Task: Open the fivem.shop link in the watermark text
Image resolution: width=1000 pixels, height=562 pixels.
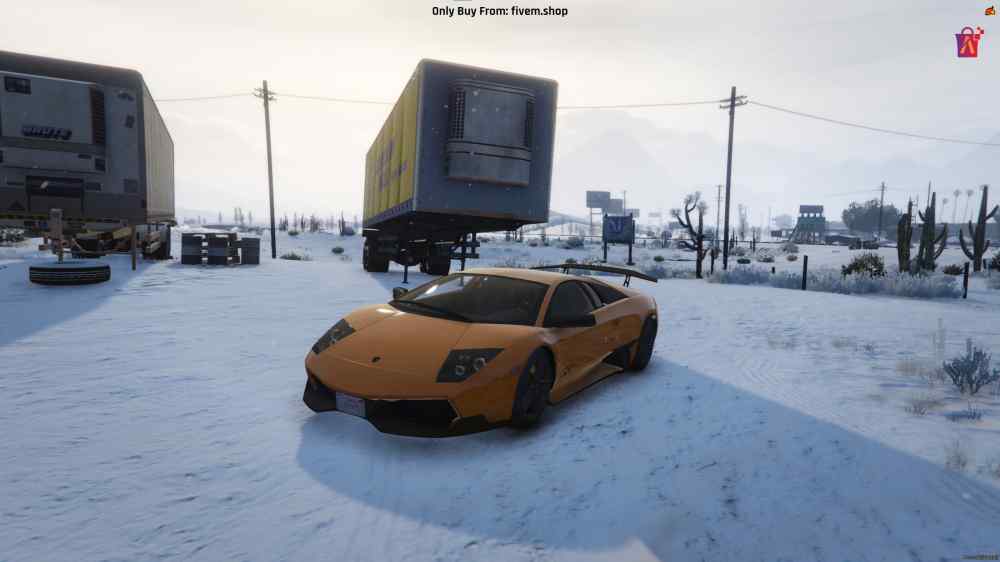Action: (x=539, y=11)
